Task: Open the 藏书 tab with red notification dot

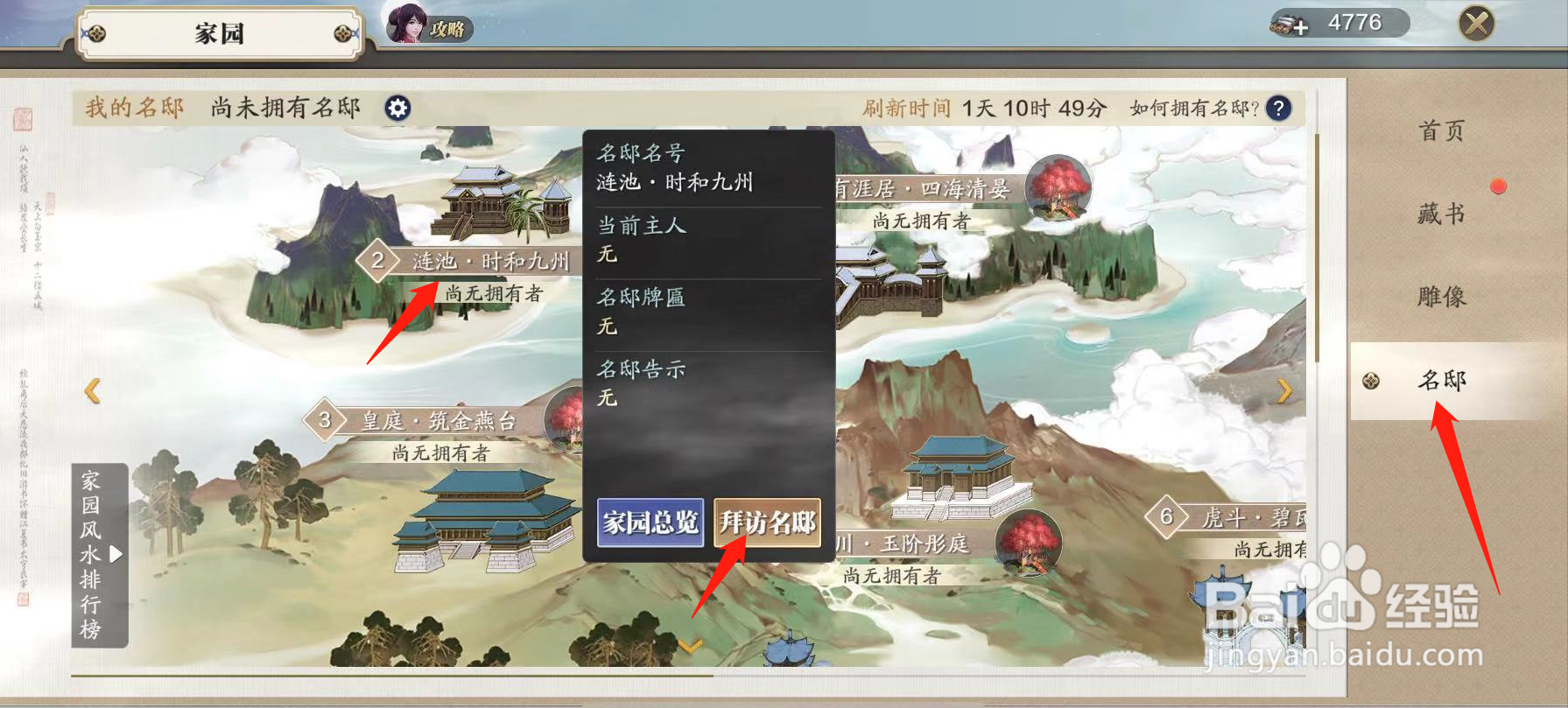Action: 1440,213
